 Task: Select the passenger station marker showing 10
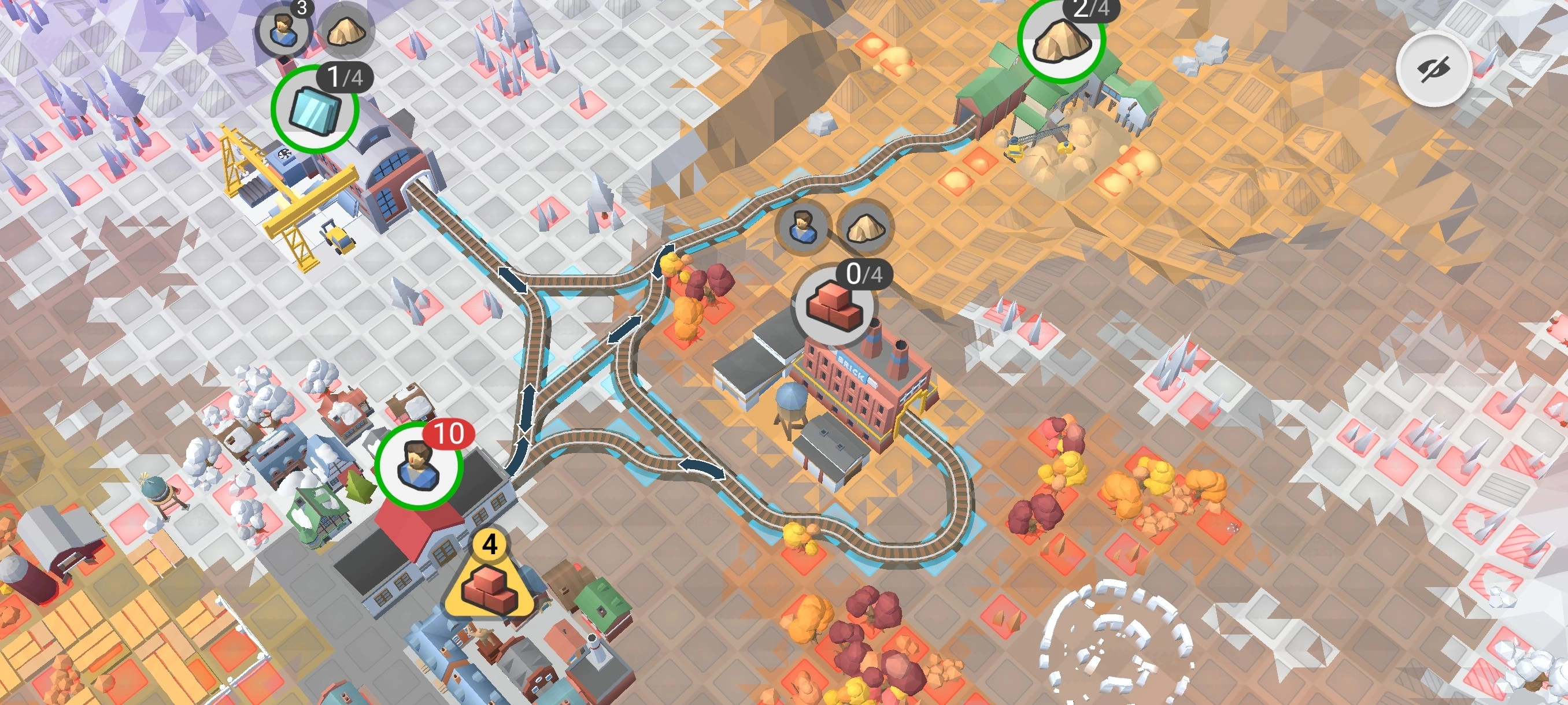(x=418, y=466)
